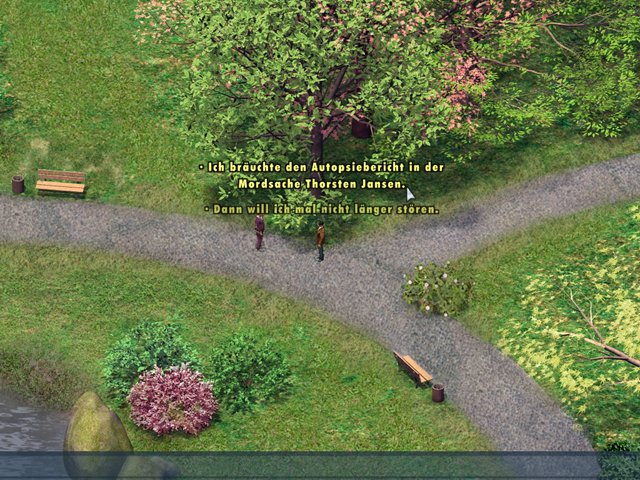The image size is (640, 480).
Task: Ask for the Thorsten Jansen autopsy report
Action: point(322,175)
